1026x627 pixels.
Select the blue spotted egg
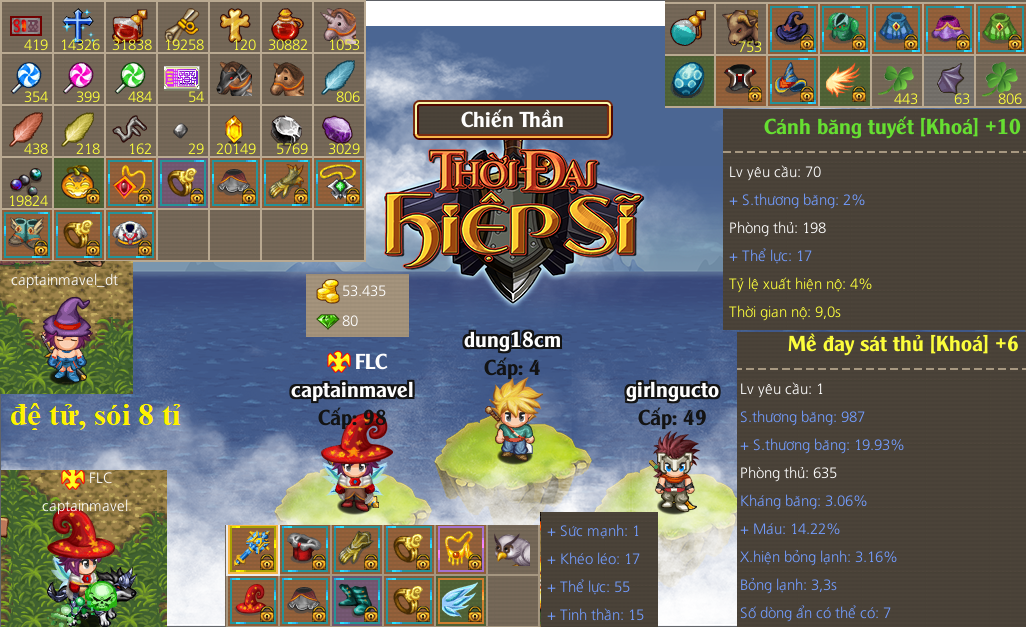tap(690, 79)
